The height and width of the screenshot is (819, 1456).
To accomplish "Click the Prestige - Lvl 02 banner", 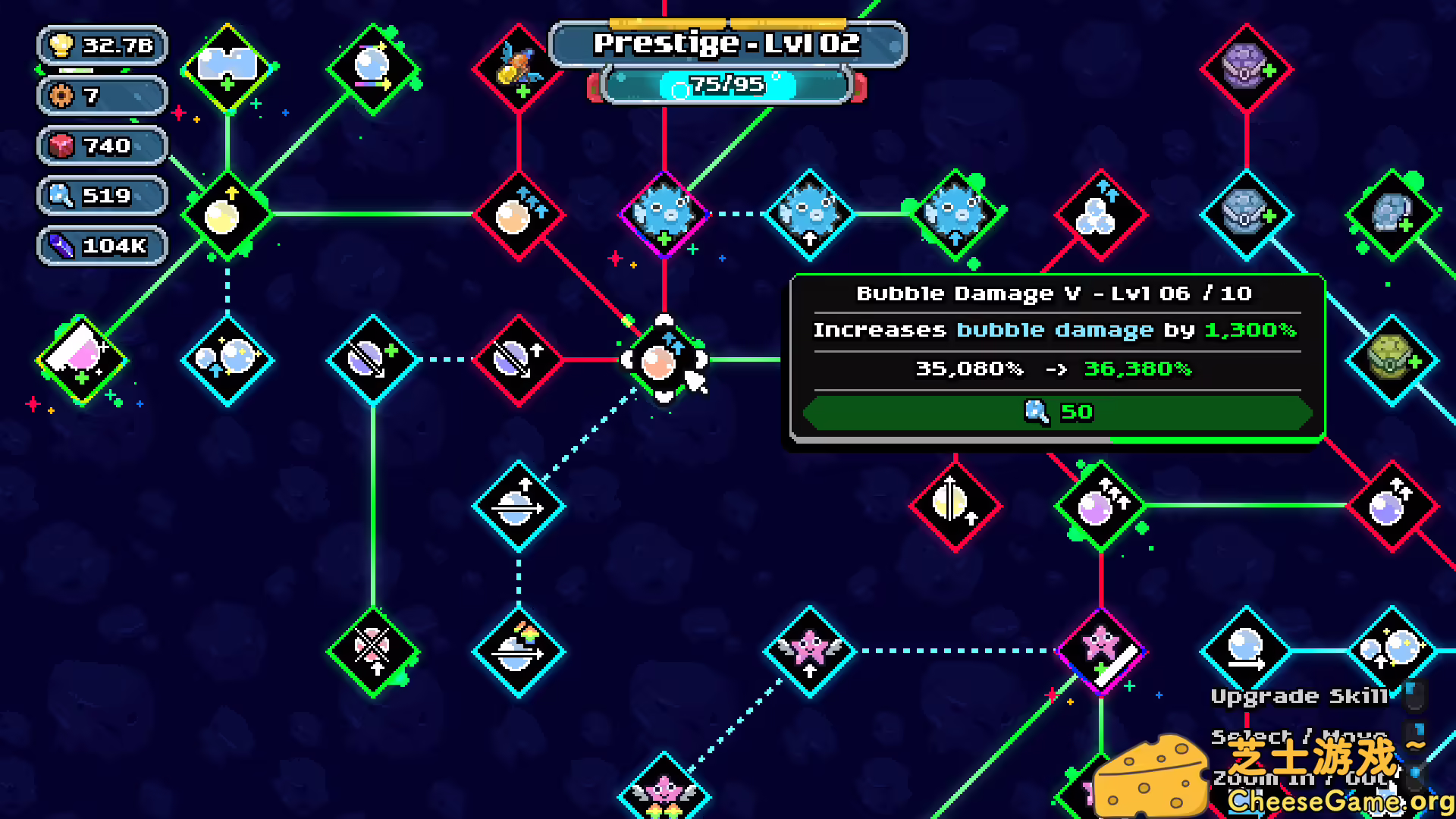I will click(728, 43).
